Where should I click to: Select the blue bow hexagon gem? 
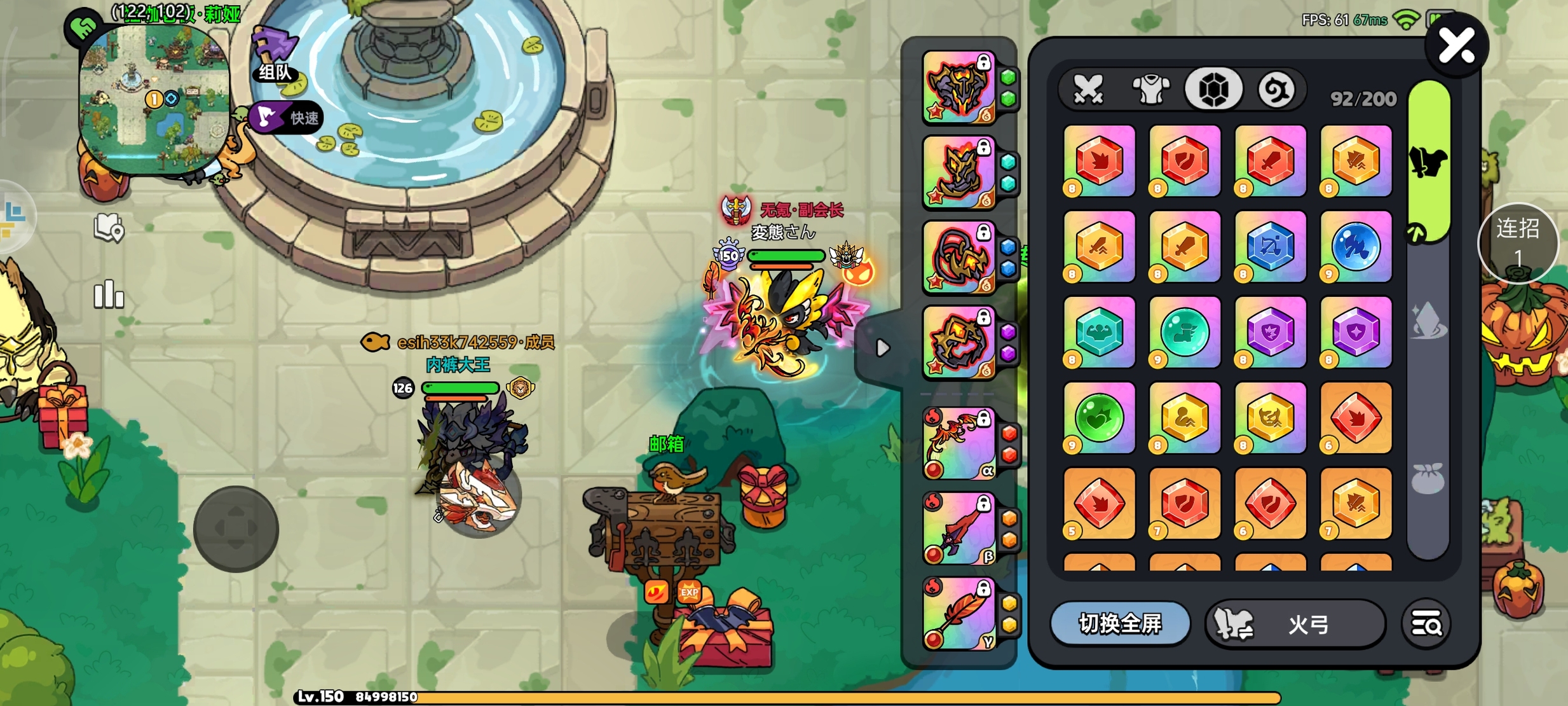[1270, 247]
